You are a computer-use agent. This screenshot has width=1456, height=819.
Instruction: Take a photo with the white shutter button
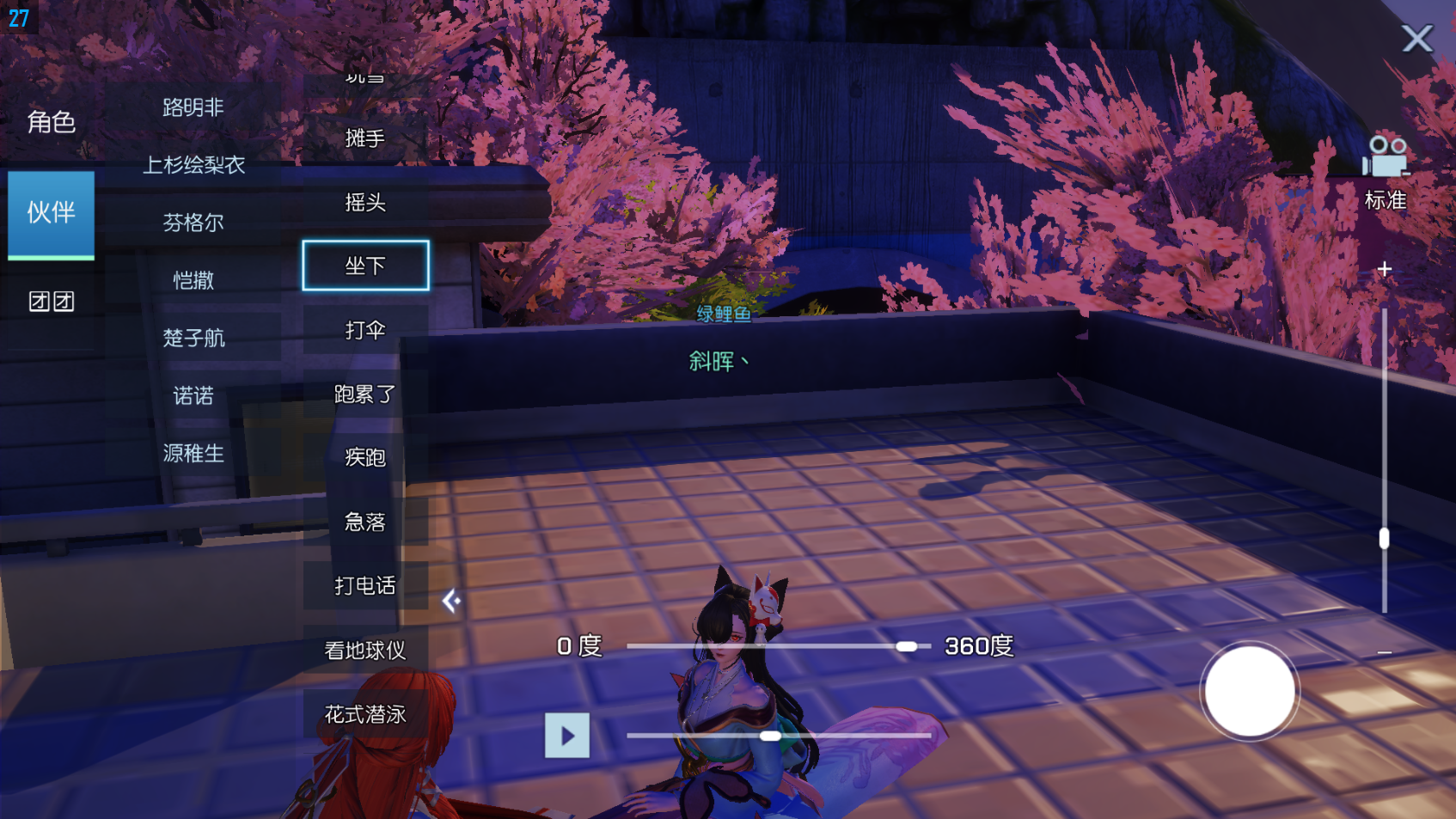point(1249,691)
